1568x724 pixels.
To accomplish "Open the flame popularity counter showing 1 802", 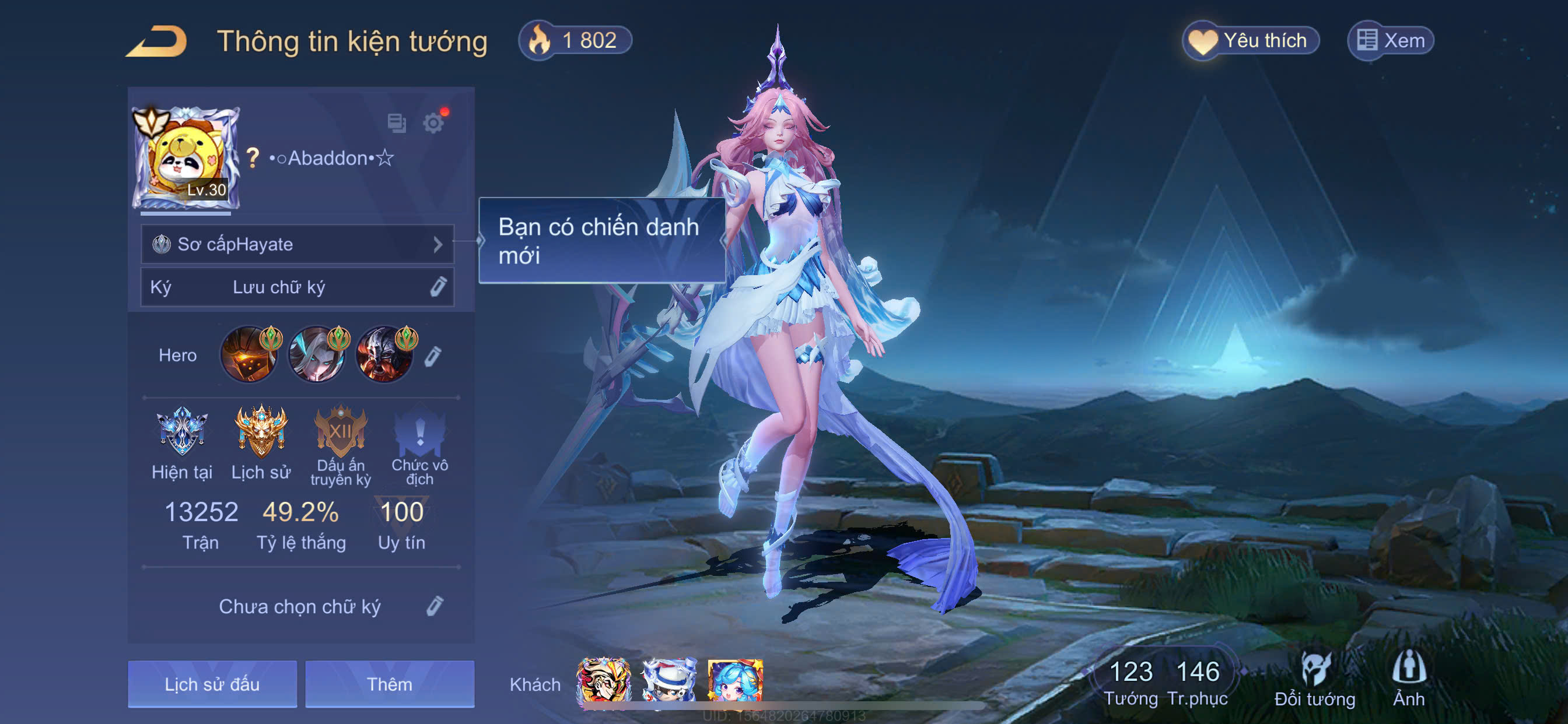I will (575, 41).
